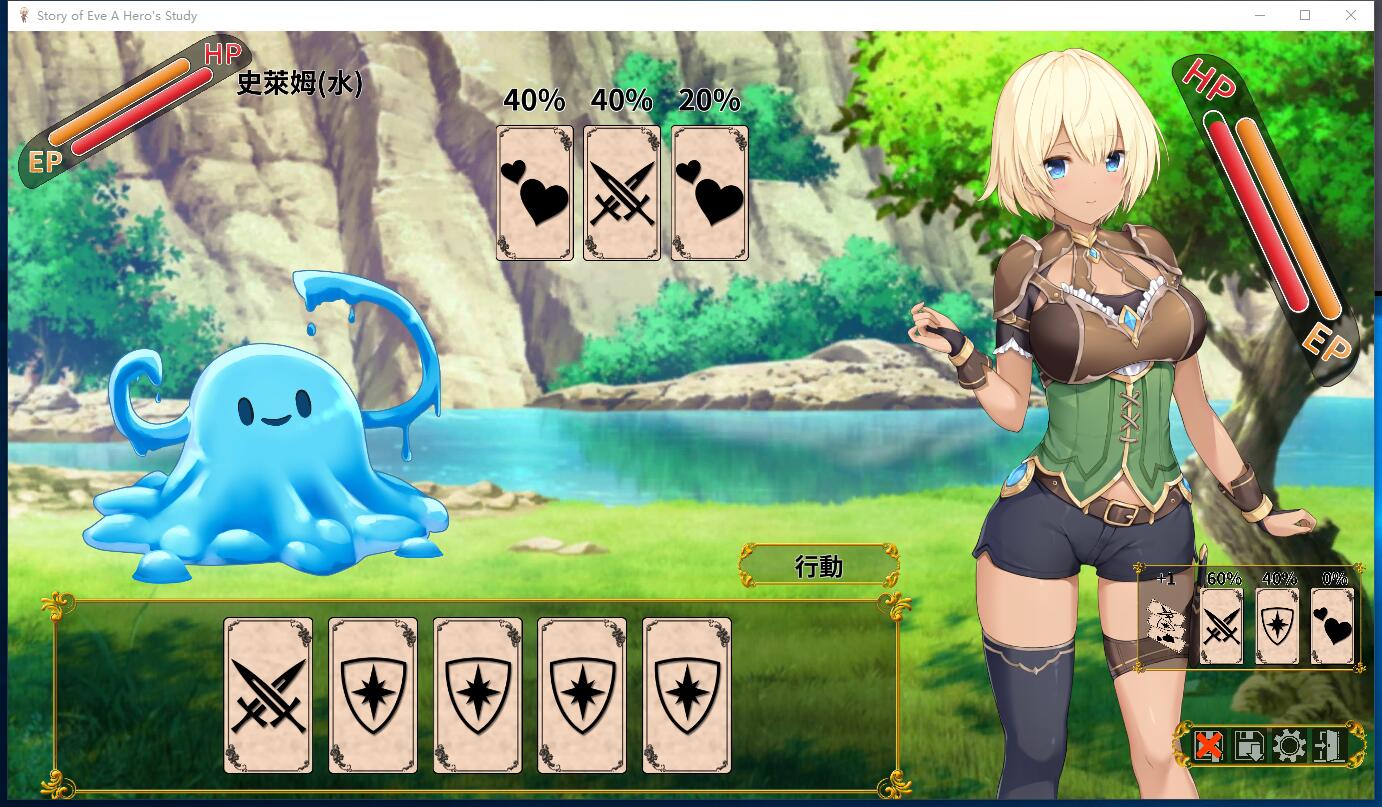This screenshot has height=807, width=1382.
Task: Click the save game icon
Action: click(1249, 744)
